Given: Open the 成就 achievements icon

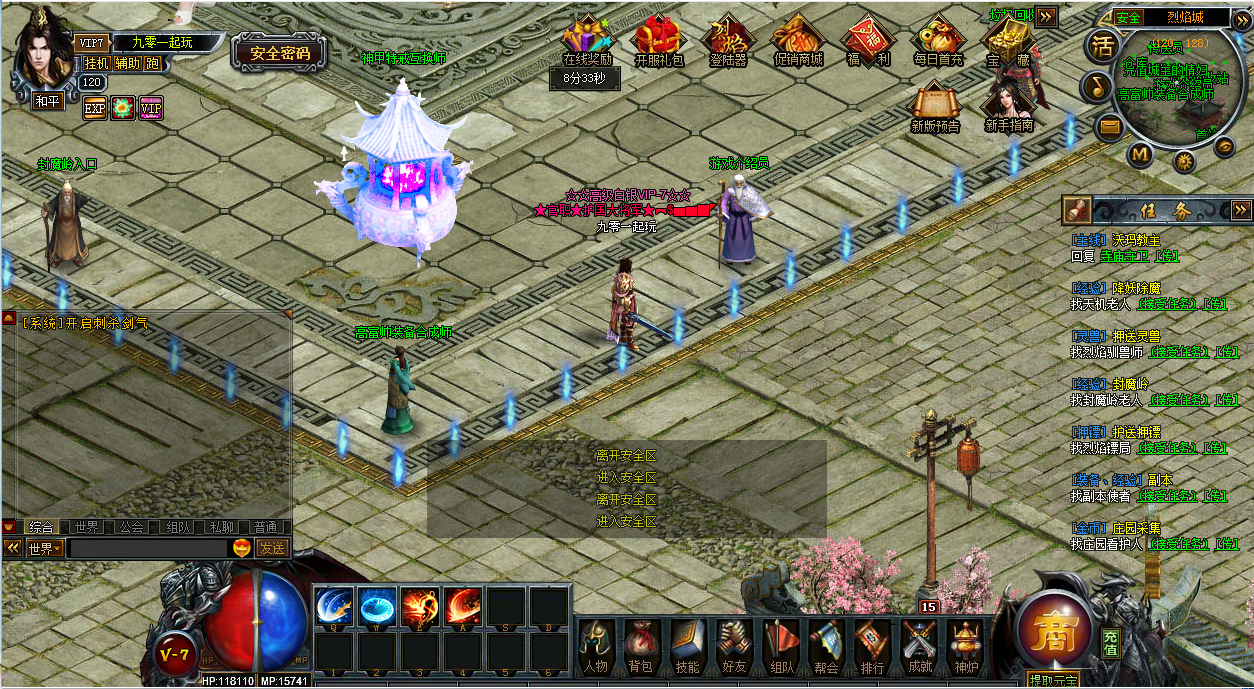Looking at the screenshot, I should pyautogui.click(x=919, y=646).
